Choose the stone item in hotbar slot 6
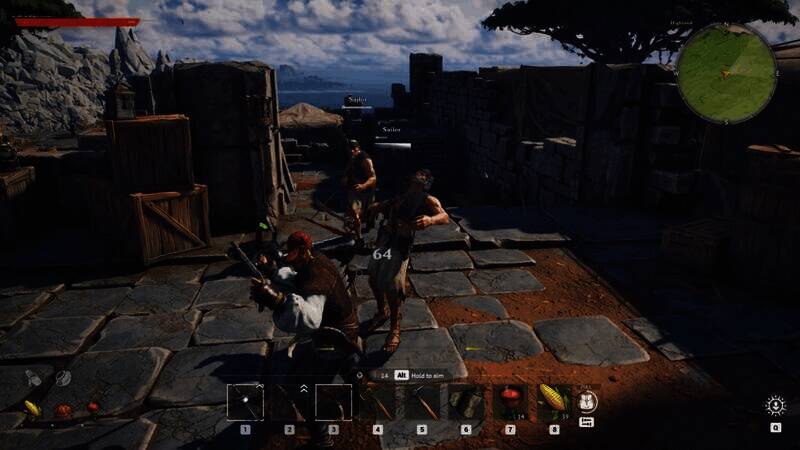 466,401
